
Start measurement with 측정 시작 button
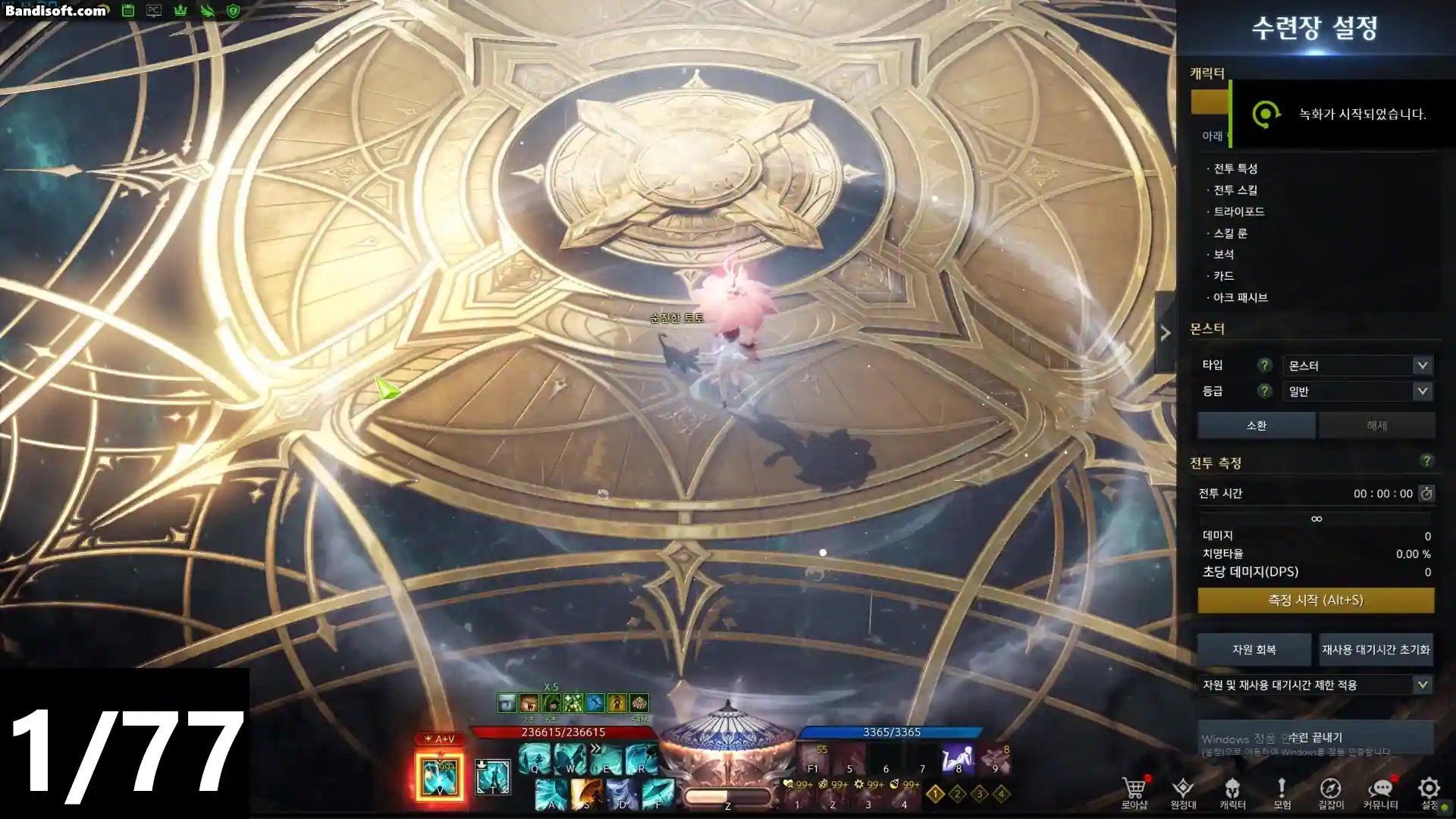(x=1316, y=600)
